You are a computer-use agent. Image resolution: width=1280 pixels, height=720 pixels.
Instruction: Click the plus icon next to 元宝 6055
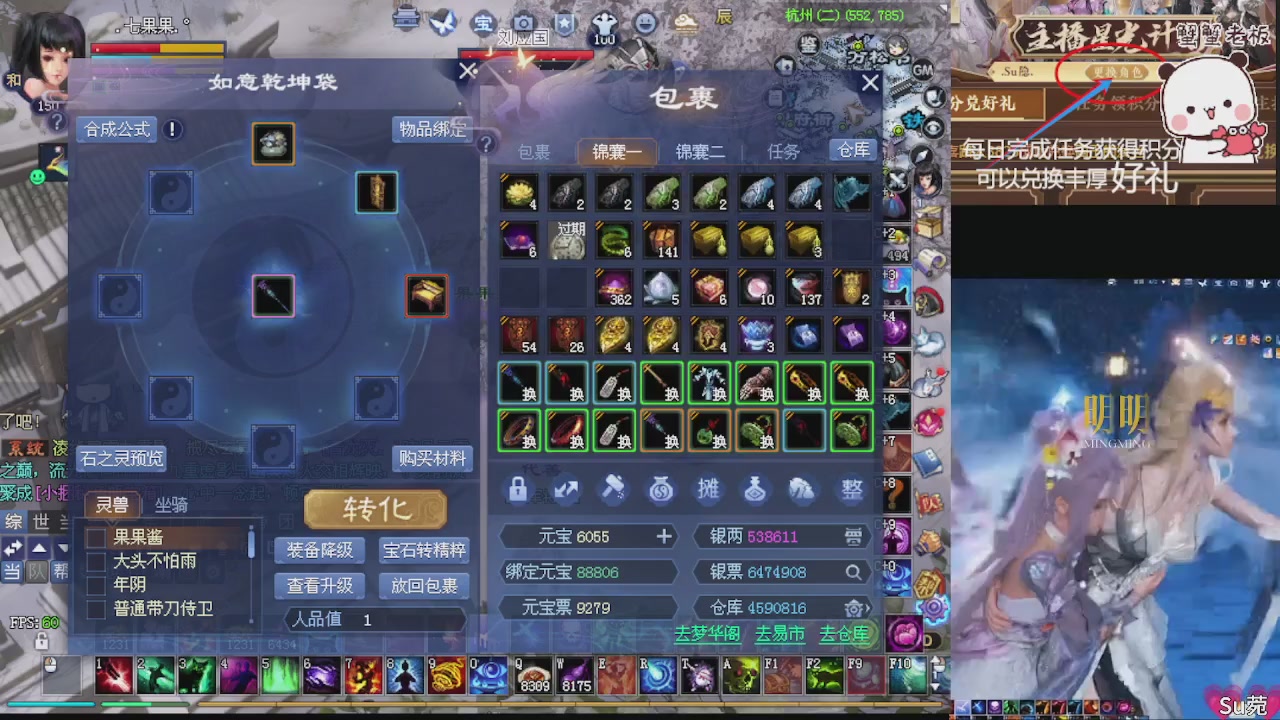click(664, 536)
